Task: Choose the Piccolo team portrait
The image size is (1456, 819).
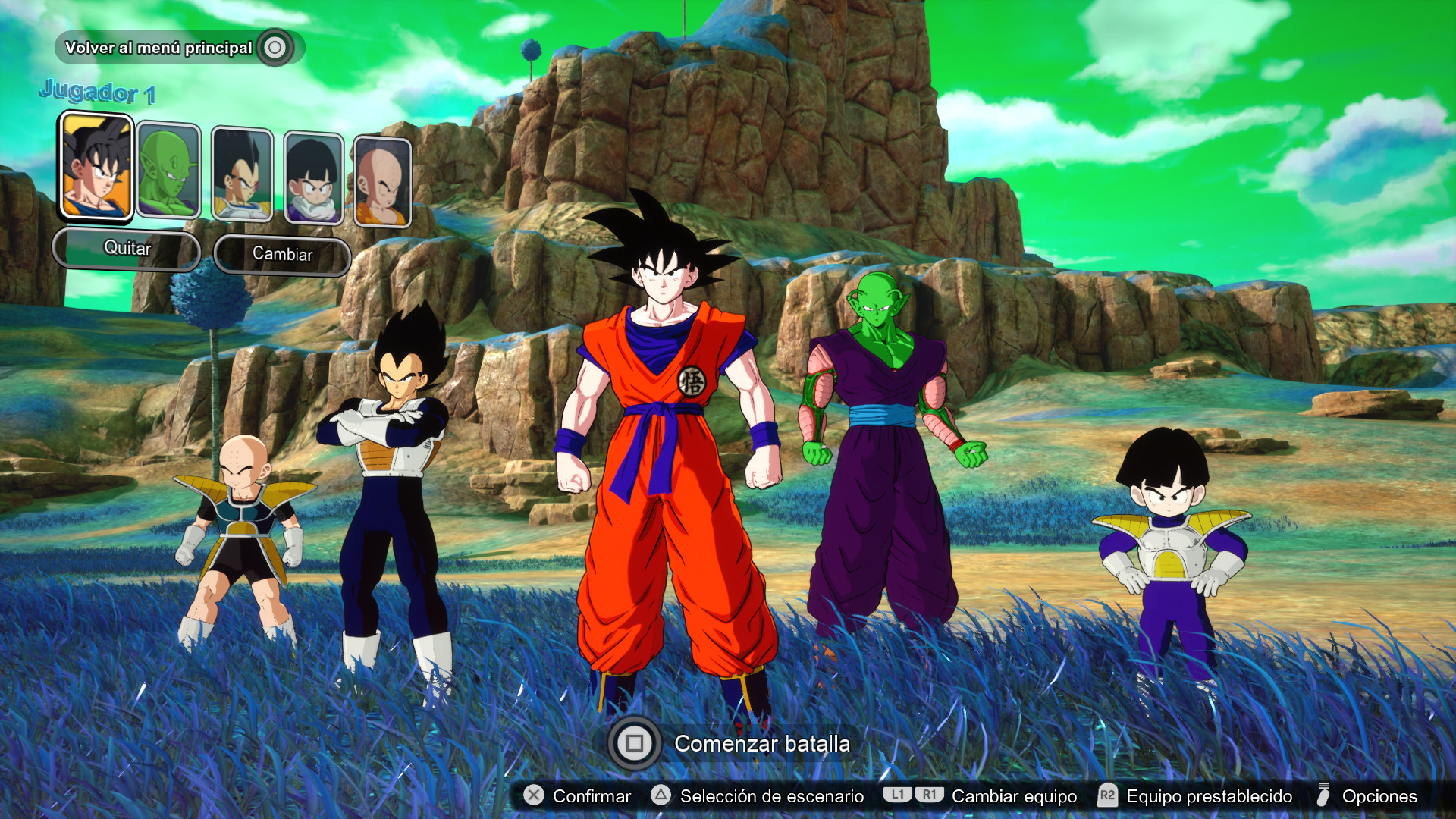Action: (x=168, y=171)
